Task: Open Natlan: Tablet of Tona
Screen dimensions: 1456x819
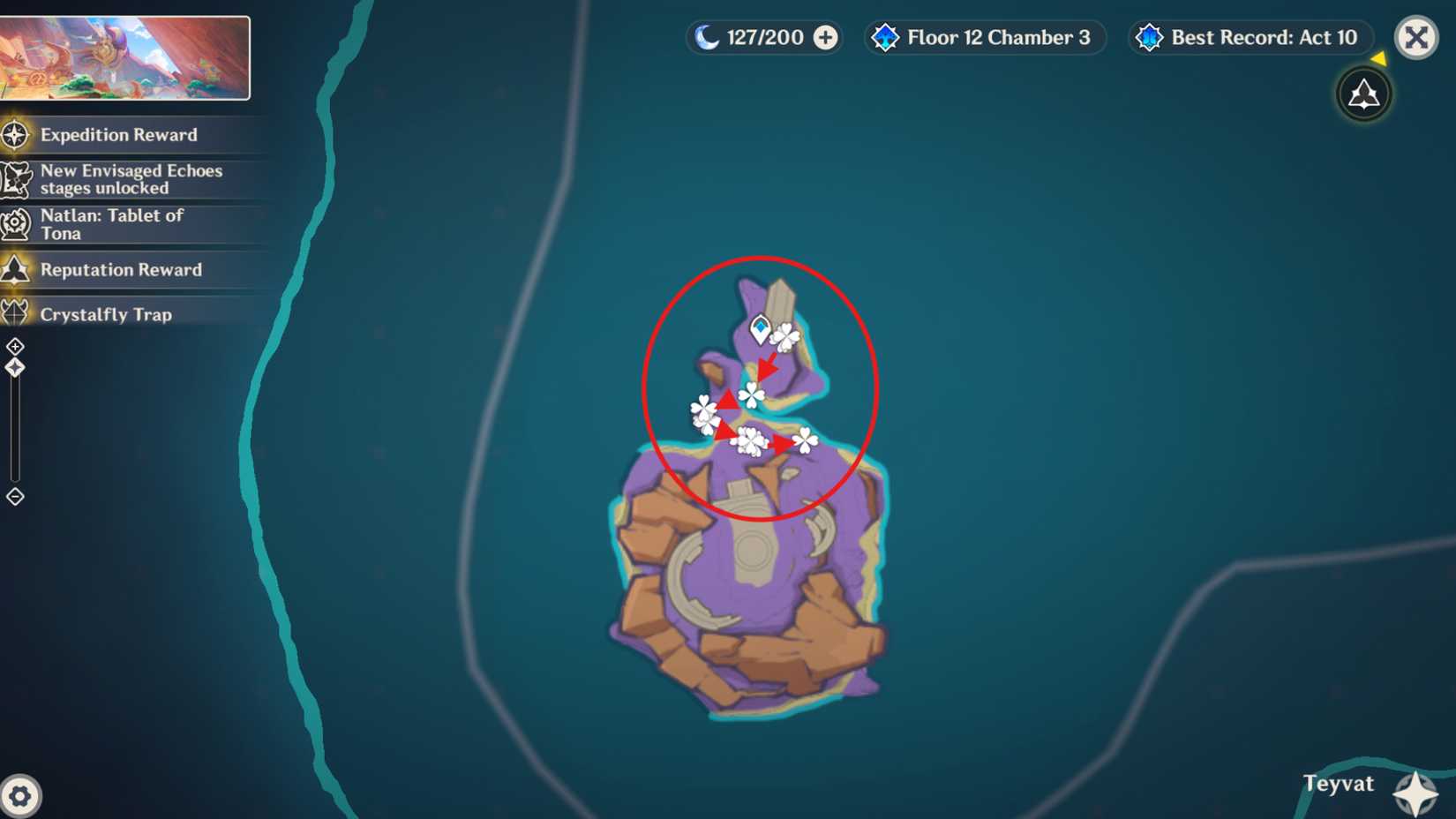Action: (x=112, y=223)
